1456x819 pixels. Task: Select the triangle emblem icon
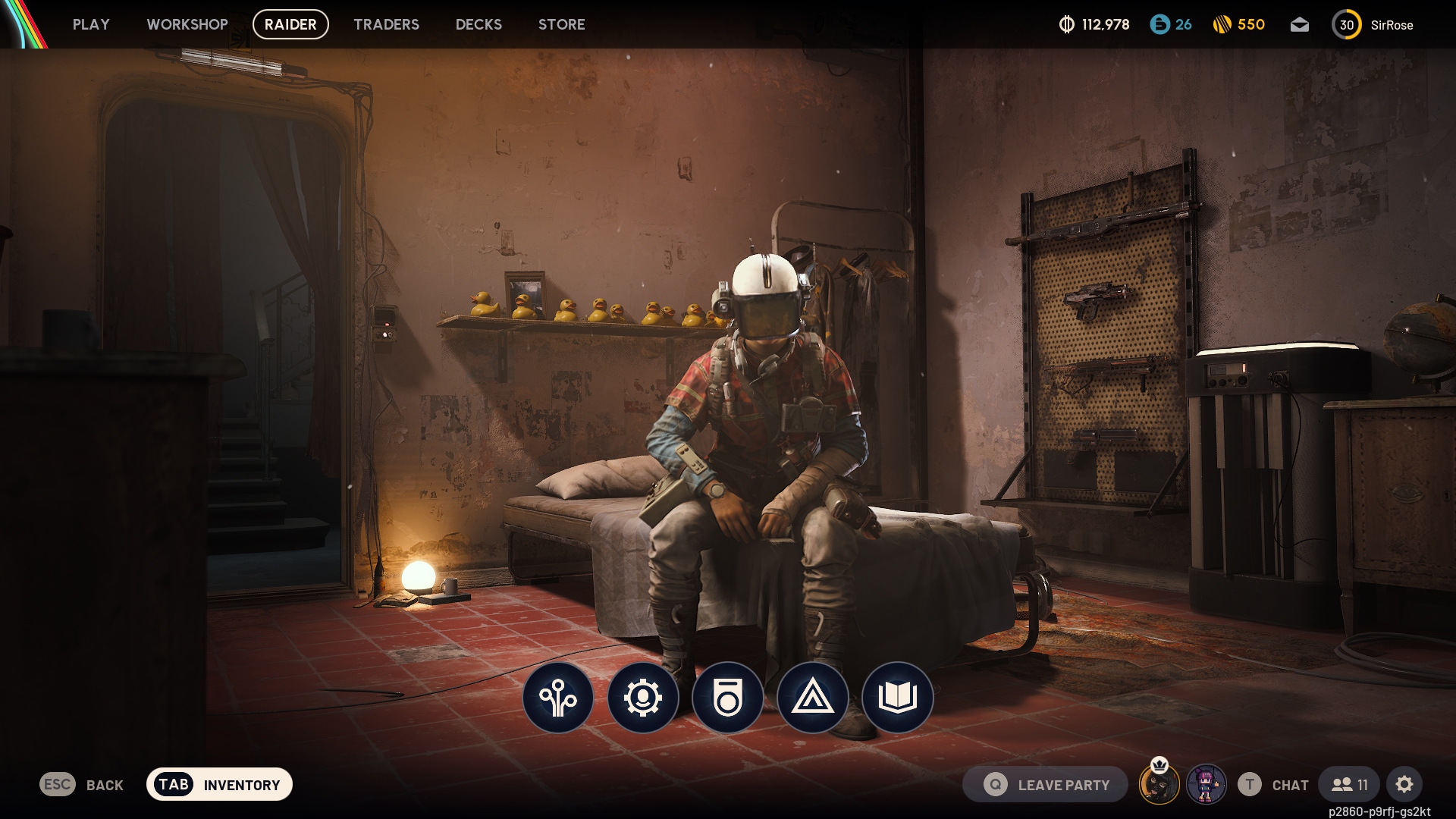(813, 698)
